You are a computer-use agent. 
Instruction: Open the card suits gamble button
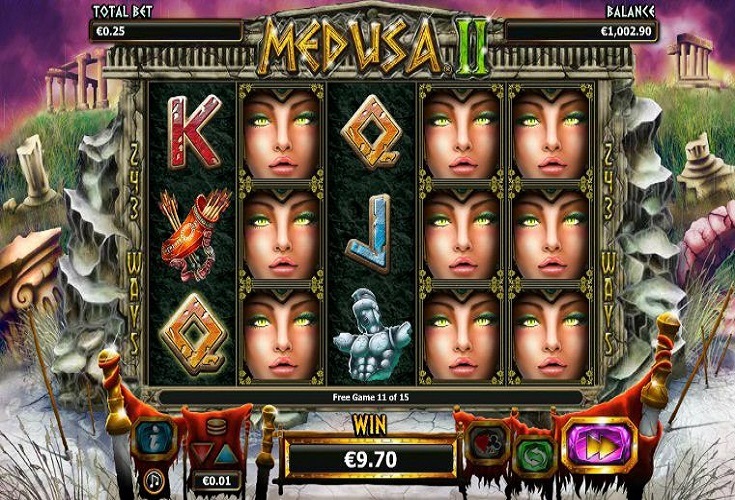point(487,443)
